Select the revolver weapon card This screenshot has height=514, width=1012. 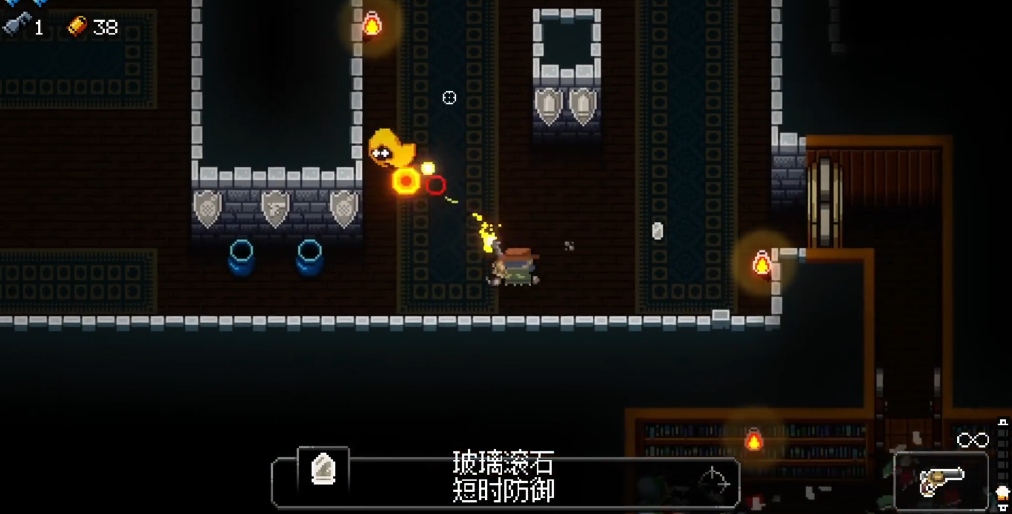click(940, 481)
